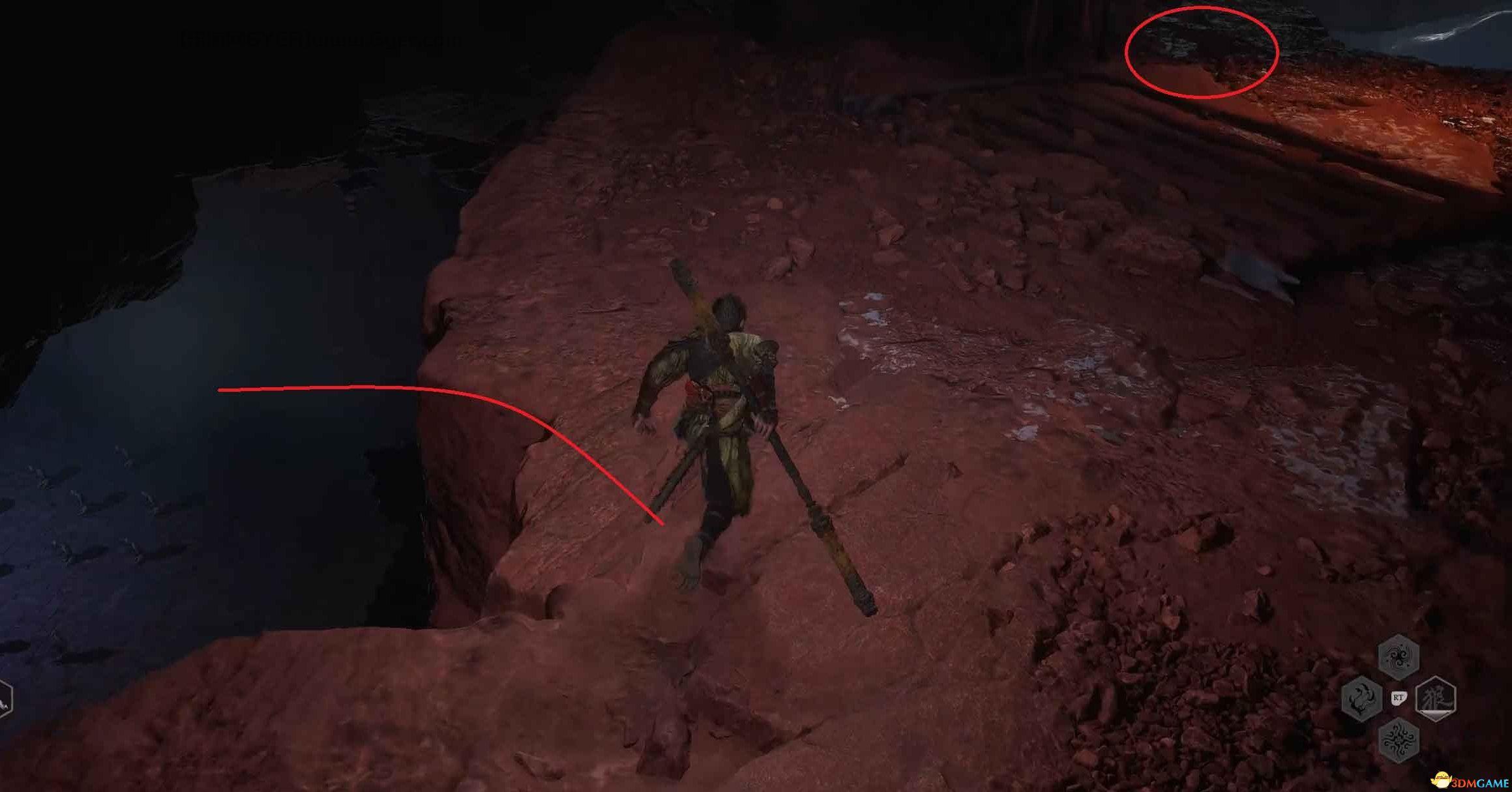Select the highlighted spell hexagon with the figure

pyautogui.click(x=1436, y=698)
